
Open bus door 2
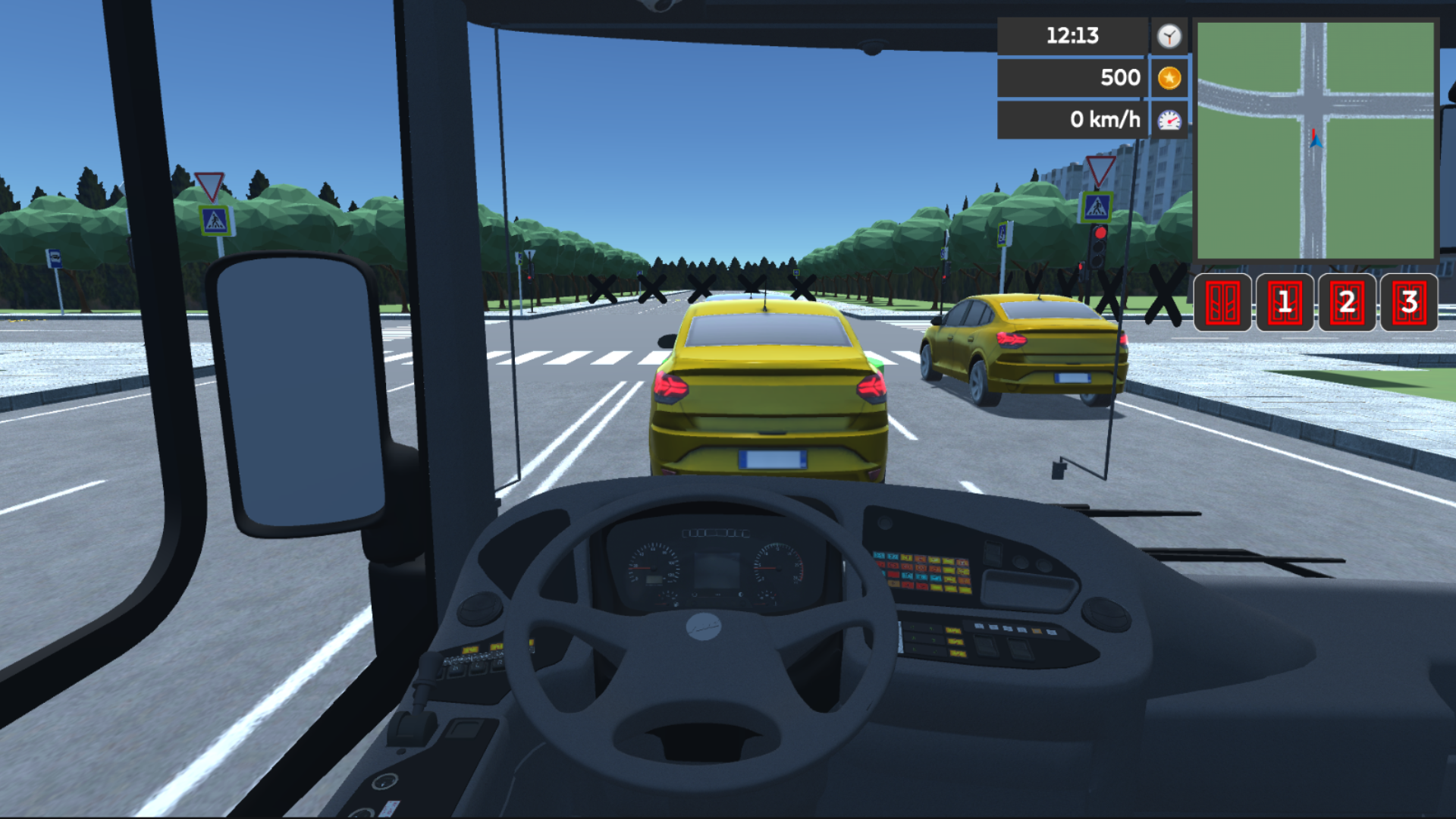pyautogui.click(x=1348, y=303)
